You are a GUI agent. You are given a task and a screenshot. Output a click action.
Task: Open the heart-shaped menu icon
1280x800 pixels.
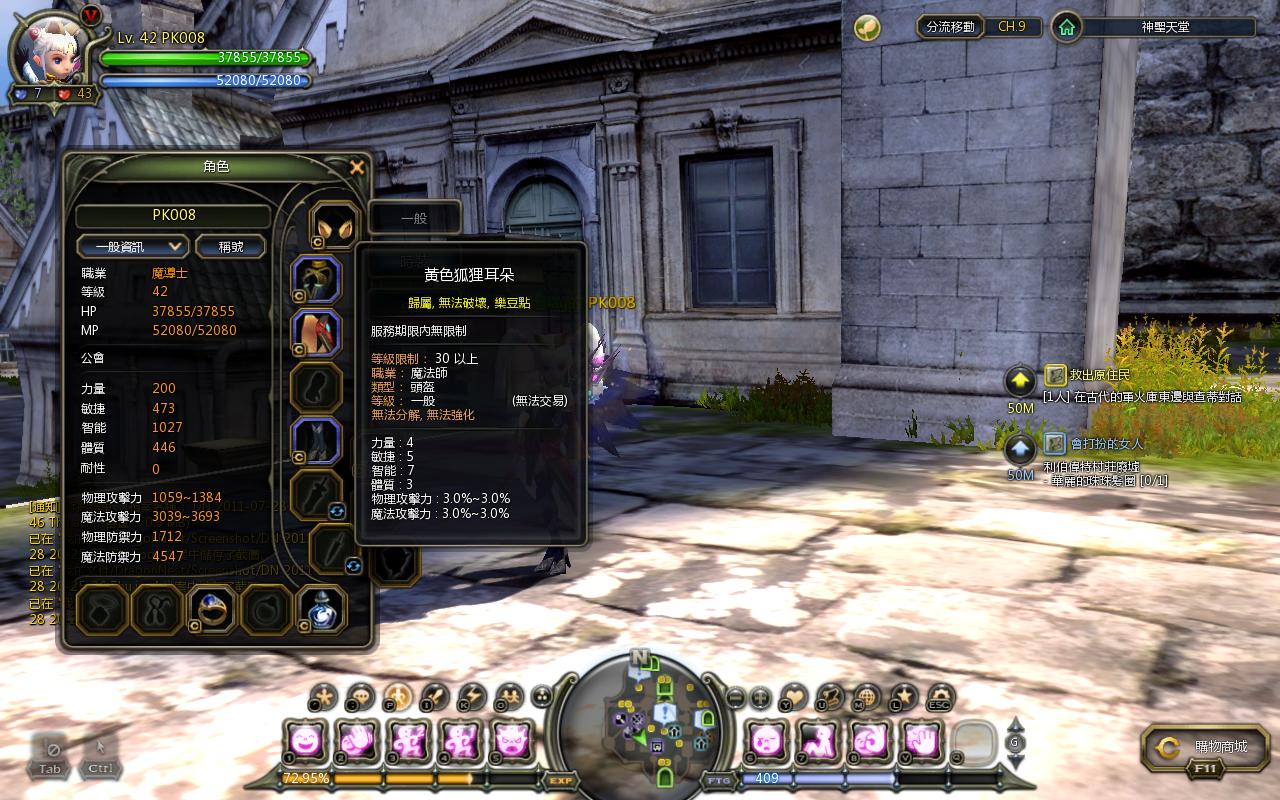tap(795, 697)
